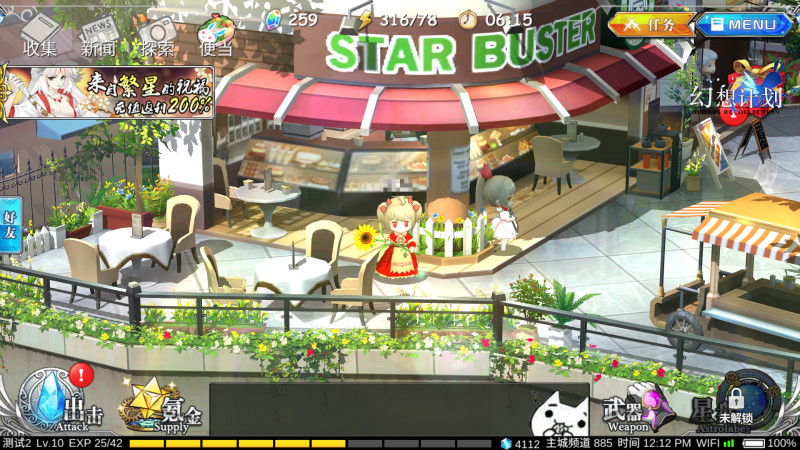Open the orange 任务 quest button

[652, 24]
